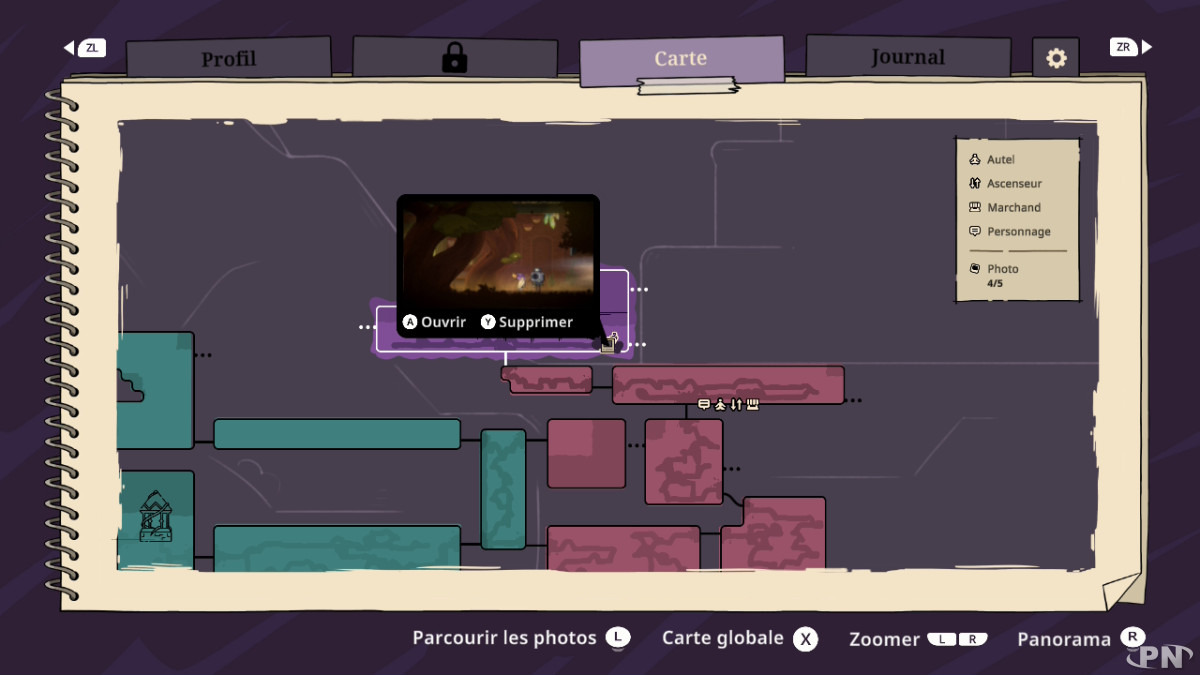The height and width of the screenshot is (675, 1200).
Task: Select the locked padlock tab
Action: tap(454, 58)
